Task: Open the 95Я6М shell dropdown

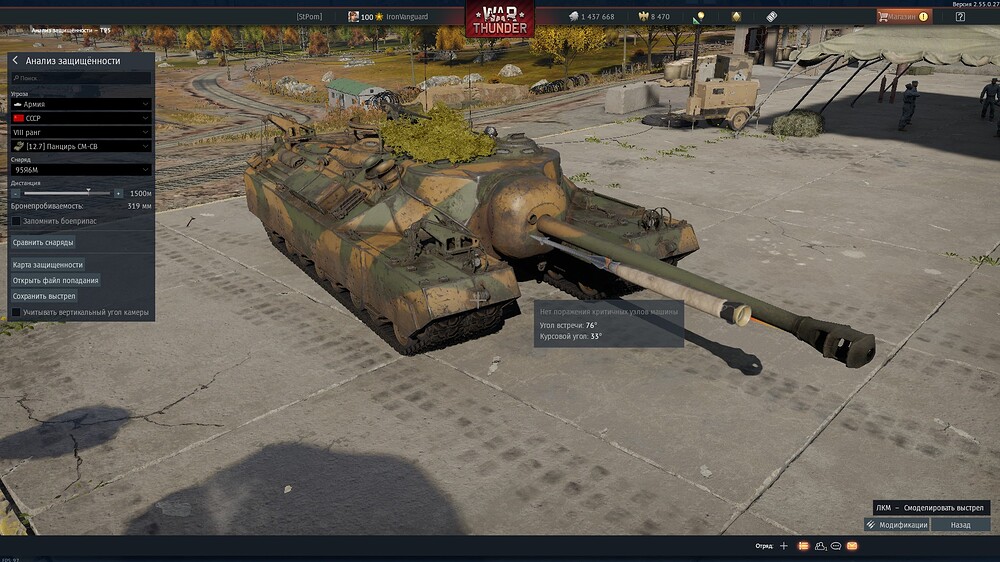Action: click(80, 170)
